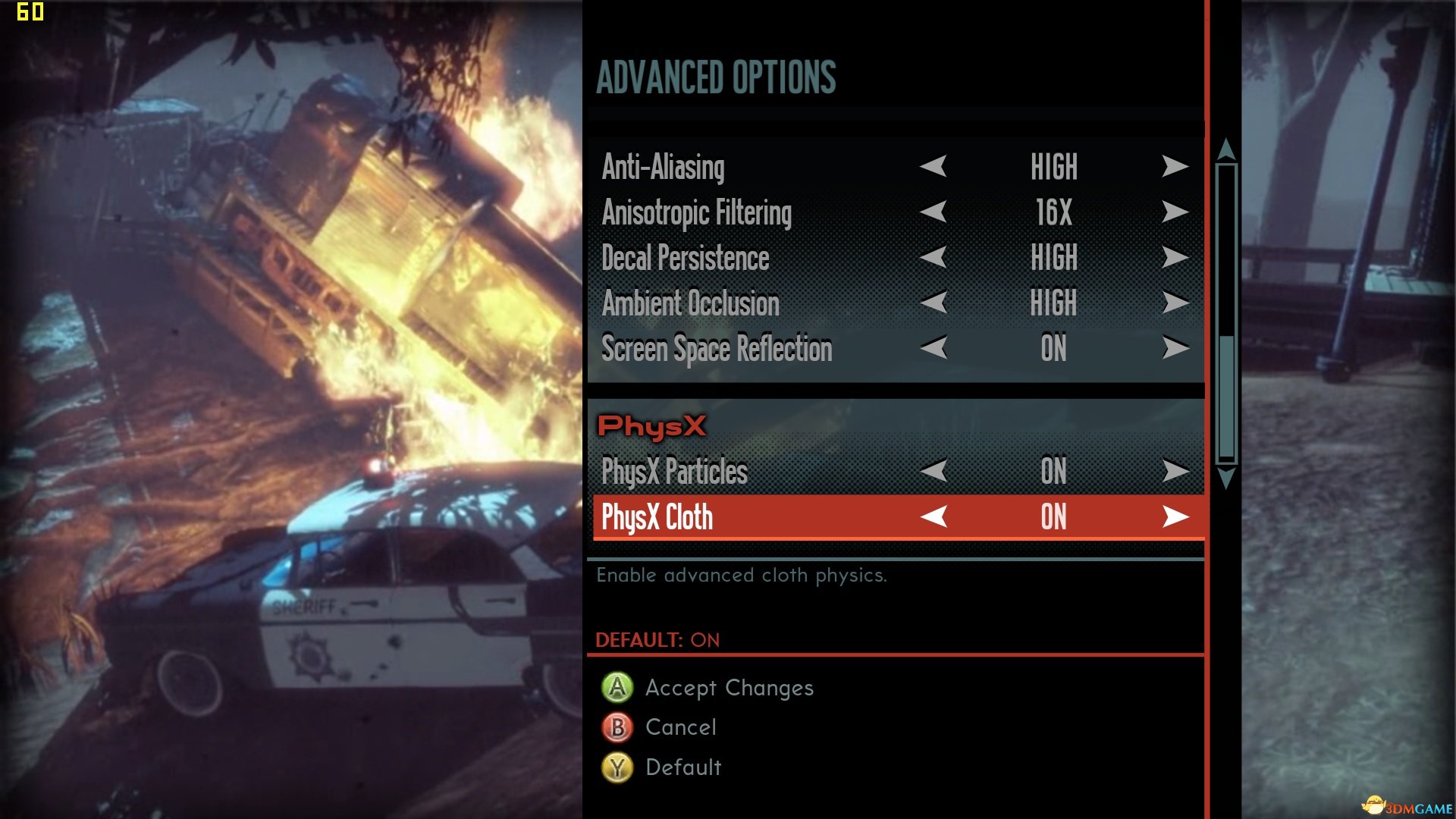Highlight the Ambient Occlusion option
1456x819 pixels.
click(x=690, y=304)
